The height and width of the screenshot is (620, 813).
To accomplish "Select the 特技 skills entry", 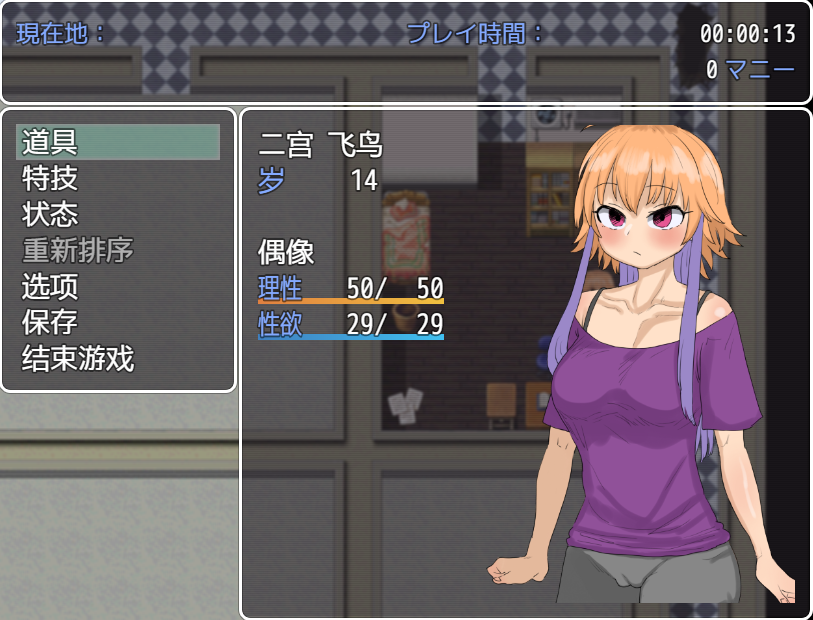I will coord(50,178).
